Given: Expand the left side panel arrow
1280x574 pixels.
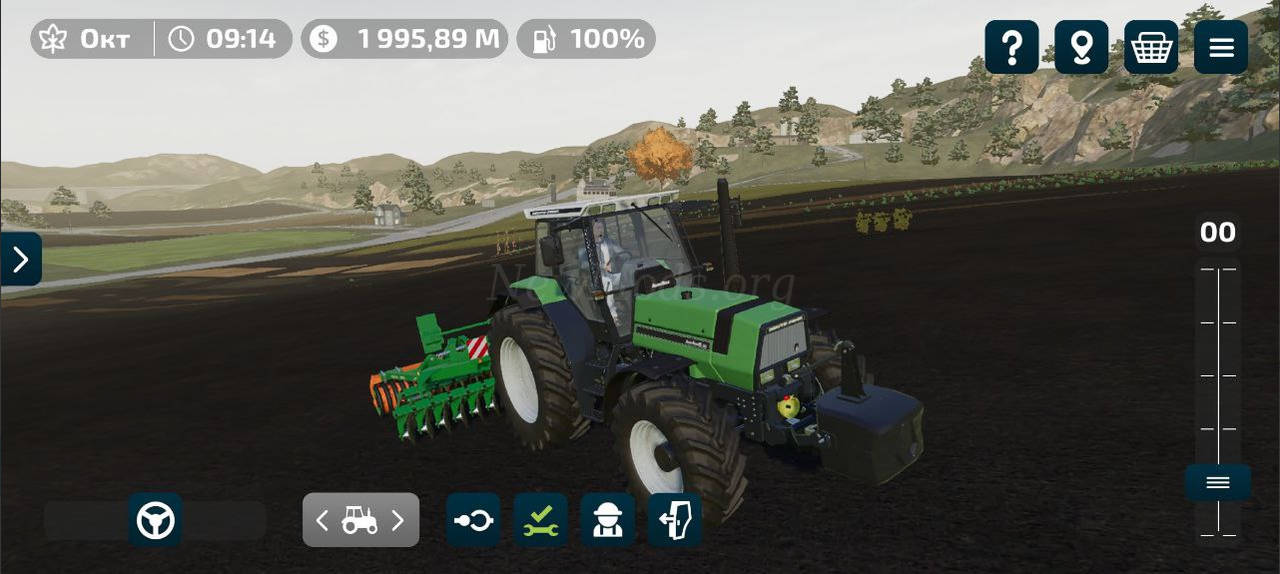Looking at the screenshot, I should coord(21,259).
